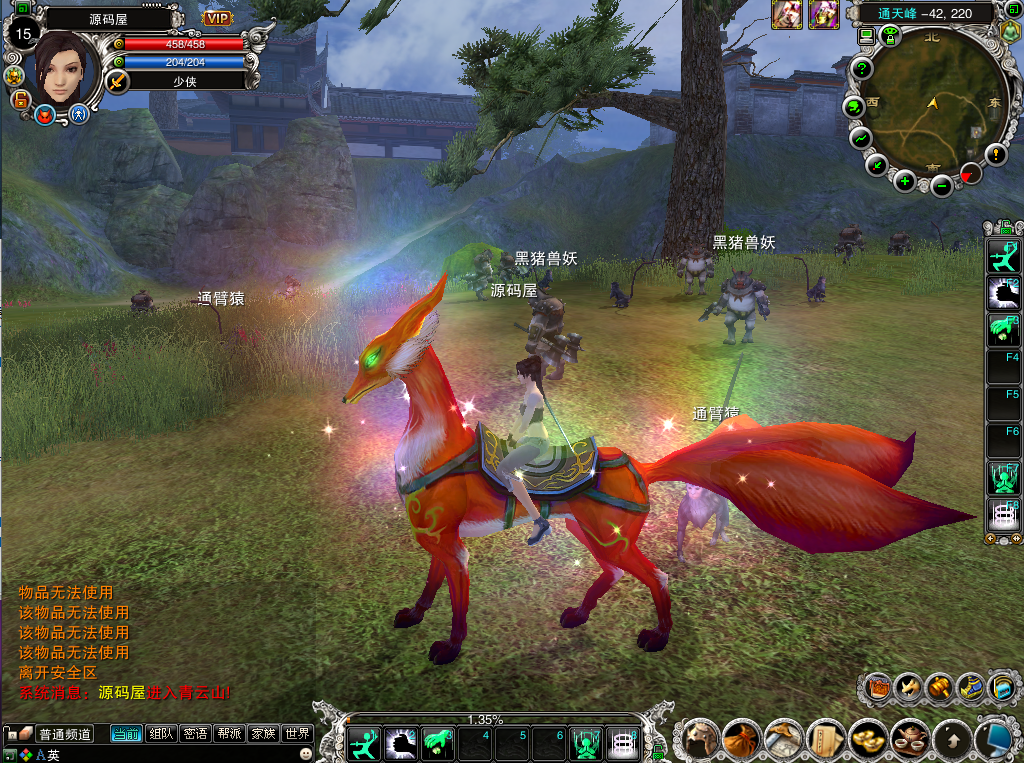Viewport: 1024px width, 763px height.
Task: Click the minimap's green minus zoom button
Action: (x=941, y=185)
